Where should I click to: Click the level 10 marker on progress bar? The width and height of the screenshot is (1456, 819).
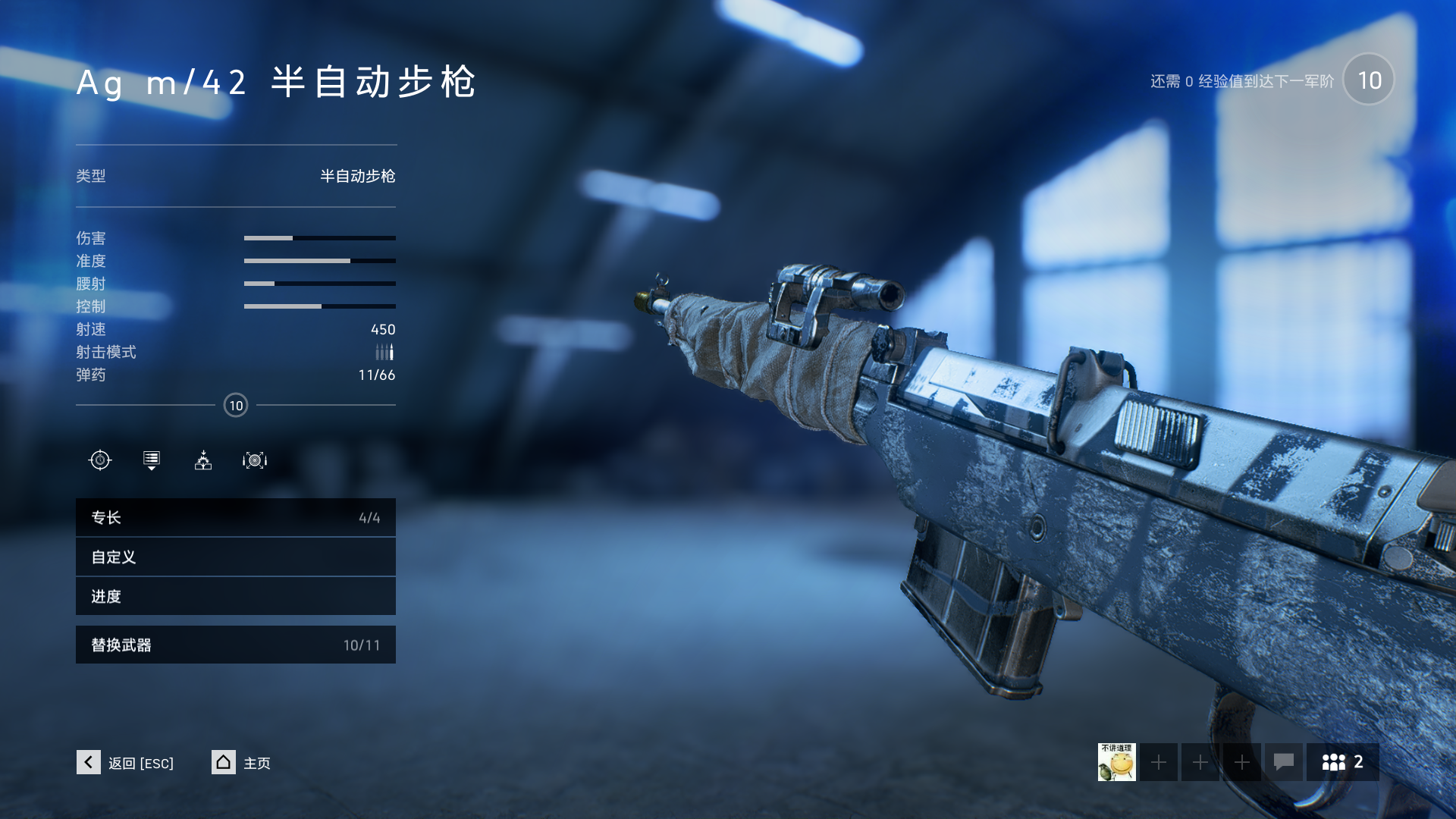point(236,405)
